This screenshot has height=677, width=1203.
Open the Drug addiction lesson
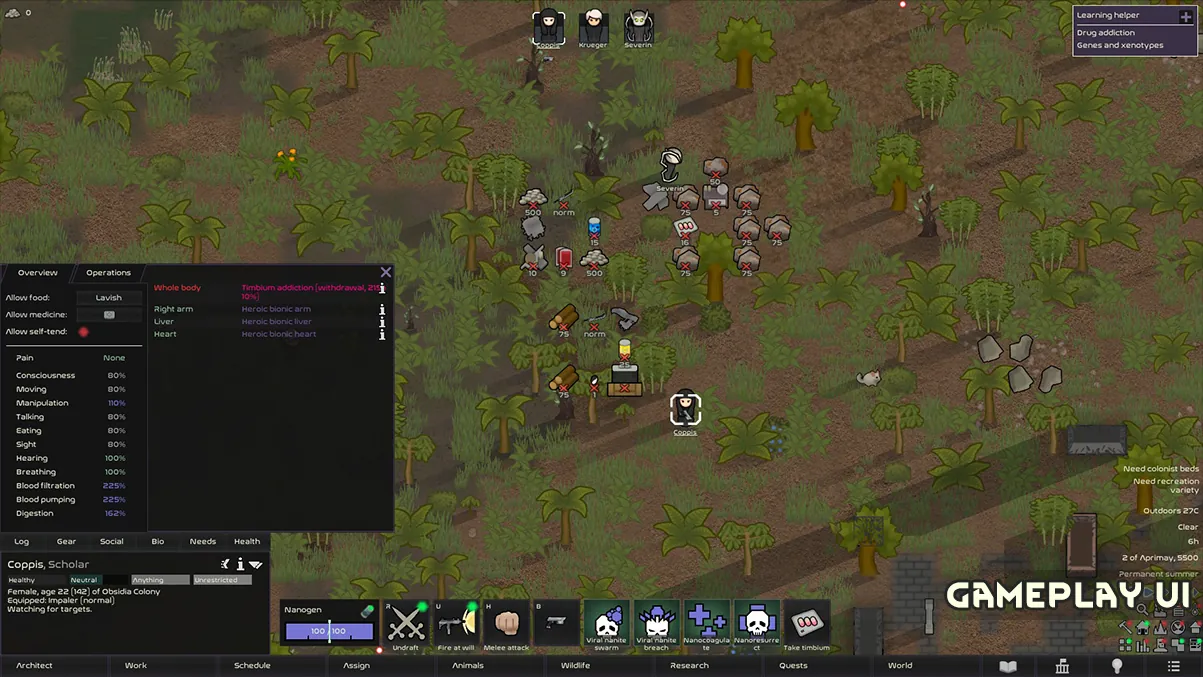(1105, 33)
